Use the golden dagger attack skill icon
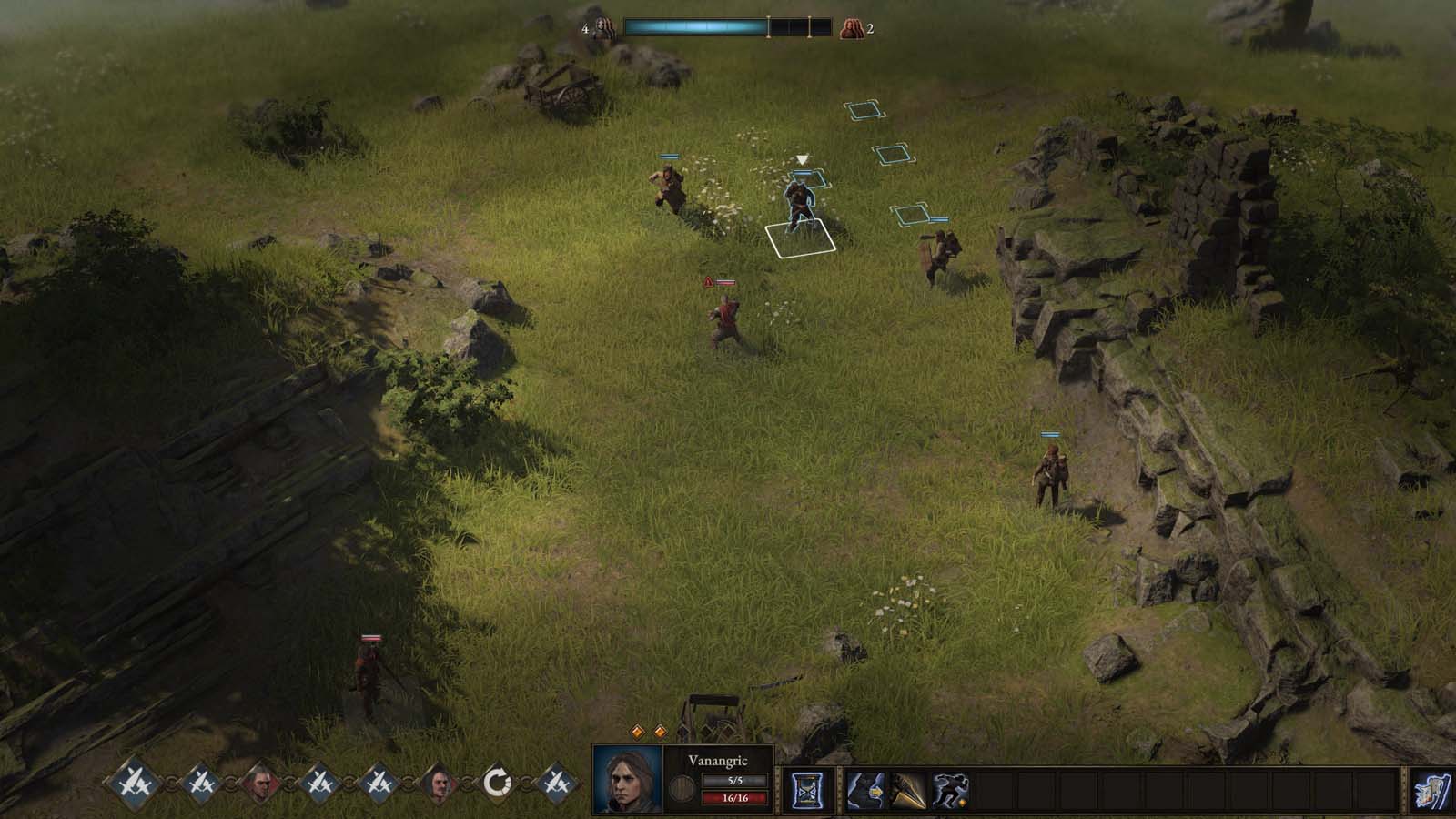Viewport: 1456px width, 819px height. 909,788
